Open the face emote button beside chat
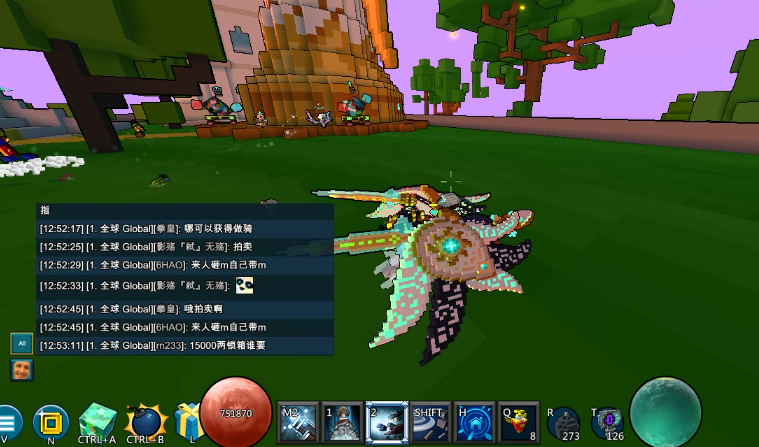Screen dimensions: 759x447 click(x=20, y=370)
